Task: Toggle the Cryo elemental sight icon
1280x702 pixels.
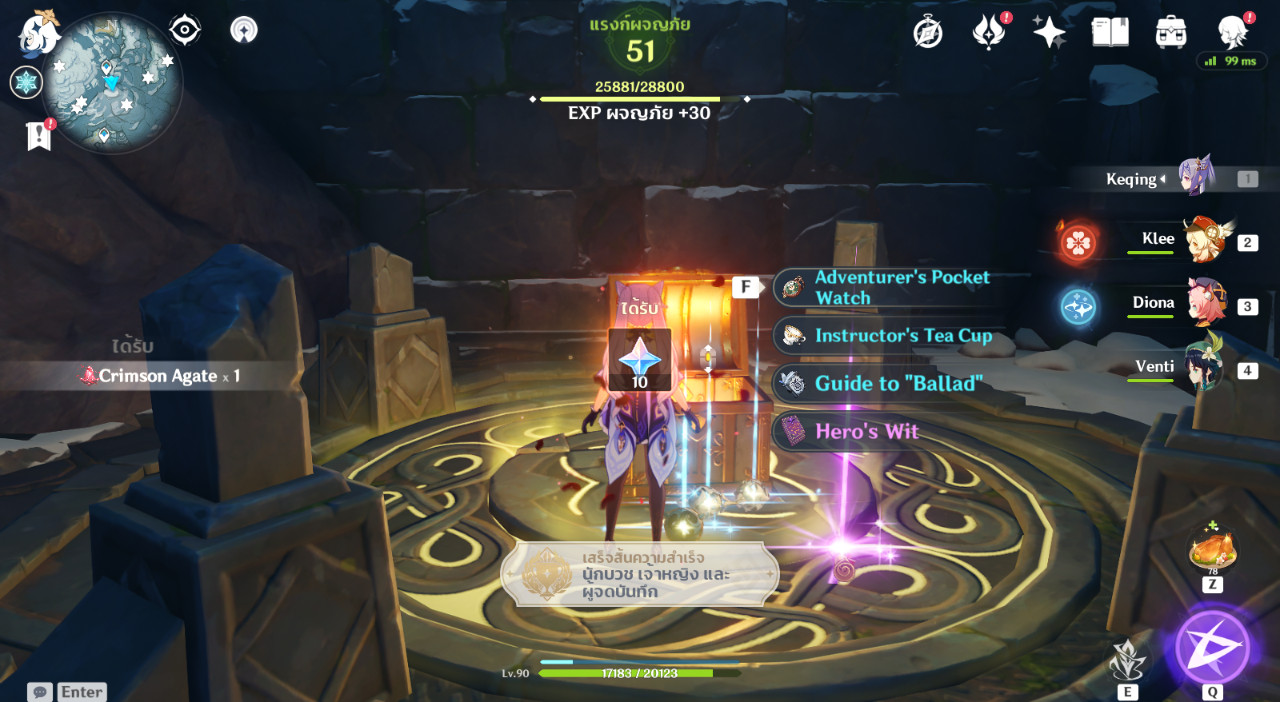Action: click(x=26, y=82)
